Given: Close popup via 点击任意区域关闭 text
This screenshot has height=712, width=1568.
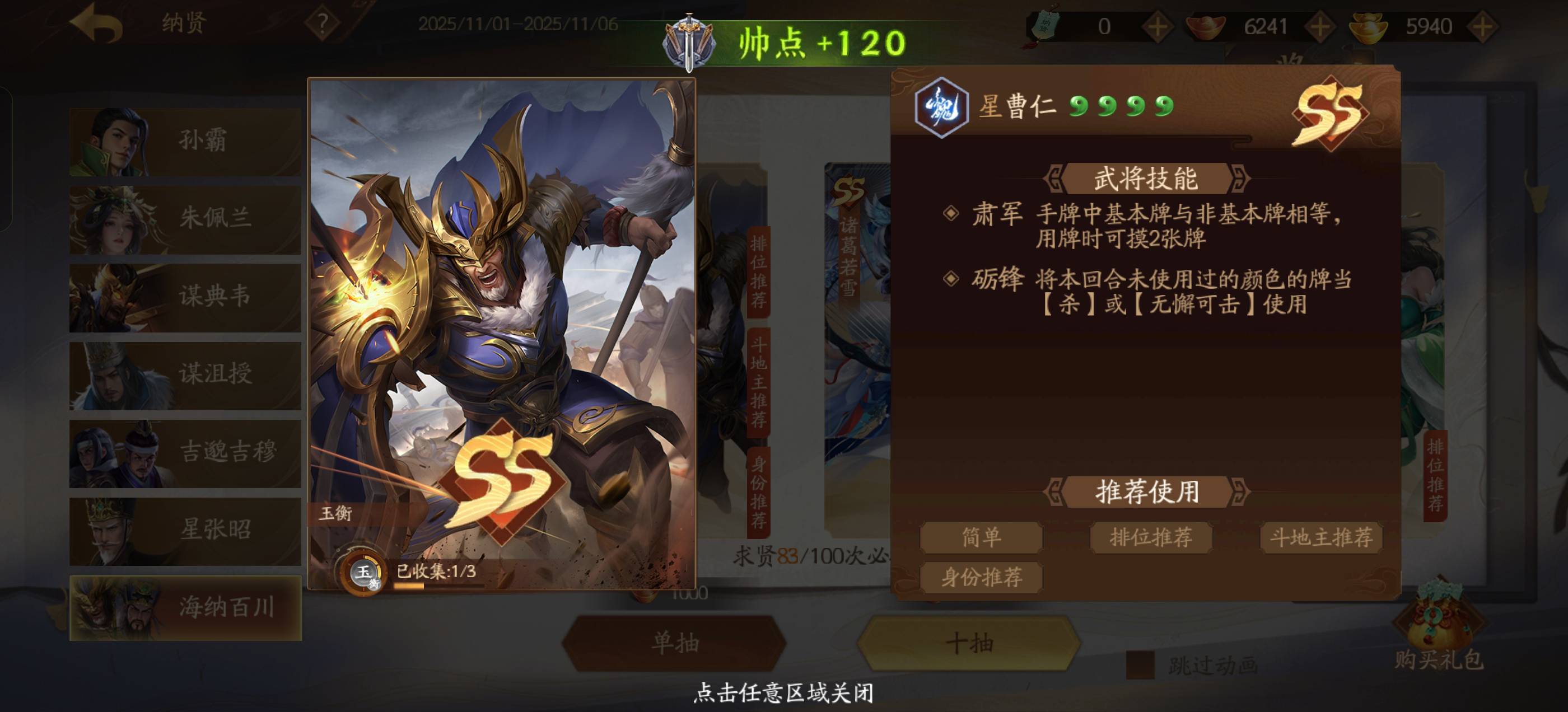Looking at the screenshot, I should coord(783,693).
